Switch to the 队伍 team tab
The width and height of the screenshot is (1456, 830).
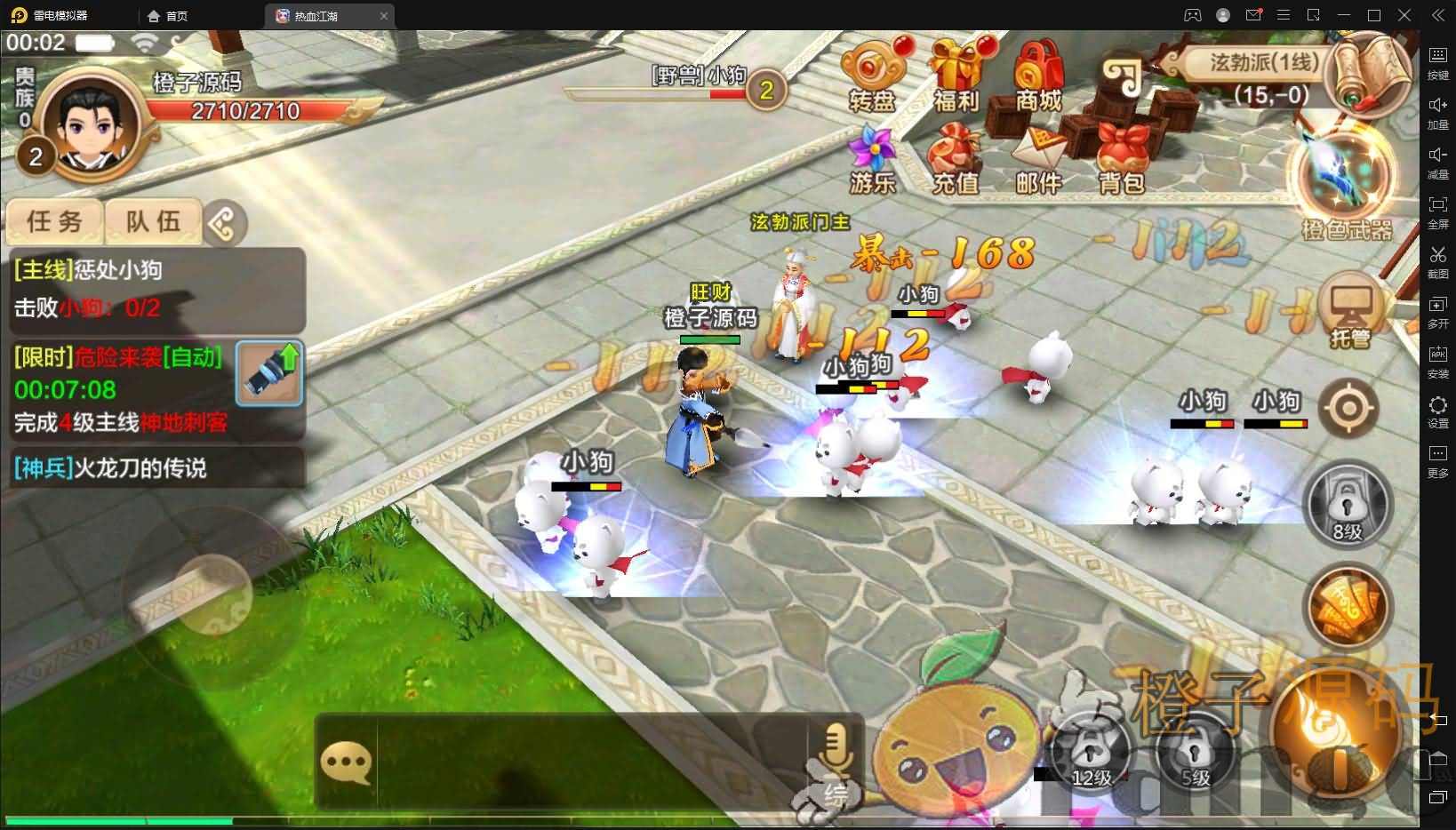(x=154, y=222)
